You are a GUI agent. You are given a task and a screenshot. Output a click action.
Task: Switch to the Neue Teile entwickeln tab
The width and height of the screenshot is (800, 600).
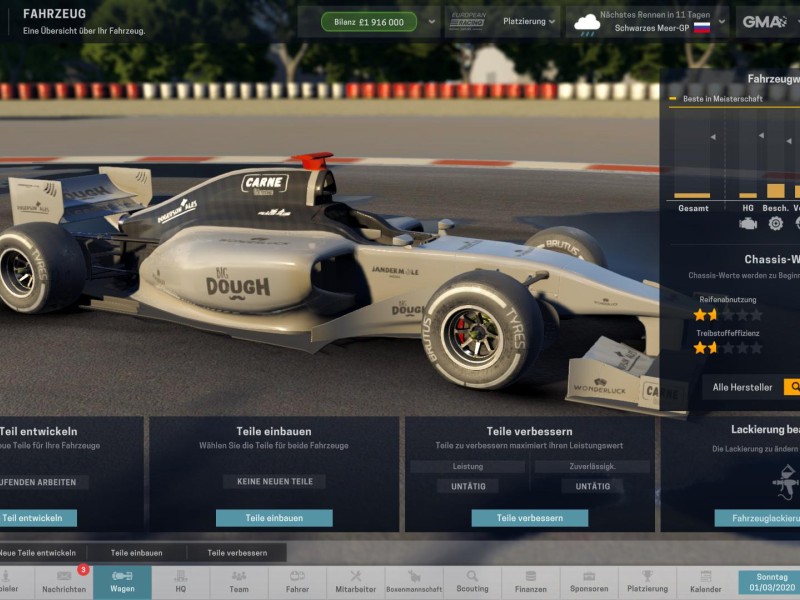pos(38,552)
